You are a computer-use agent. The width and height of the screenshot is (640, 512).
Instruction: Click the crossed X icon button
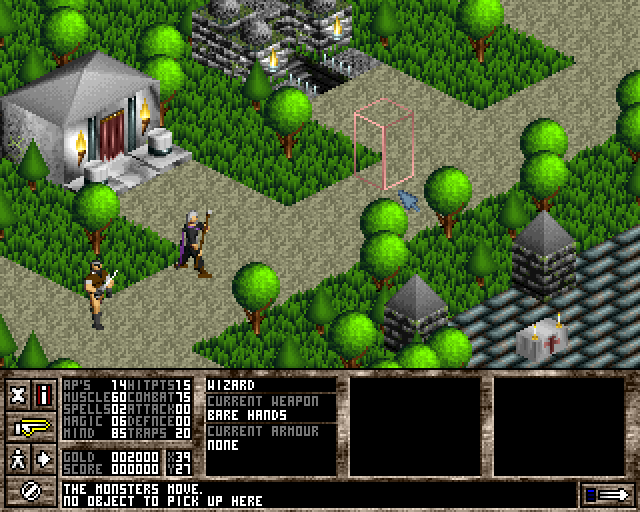coord(18,394)
